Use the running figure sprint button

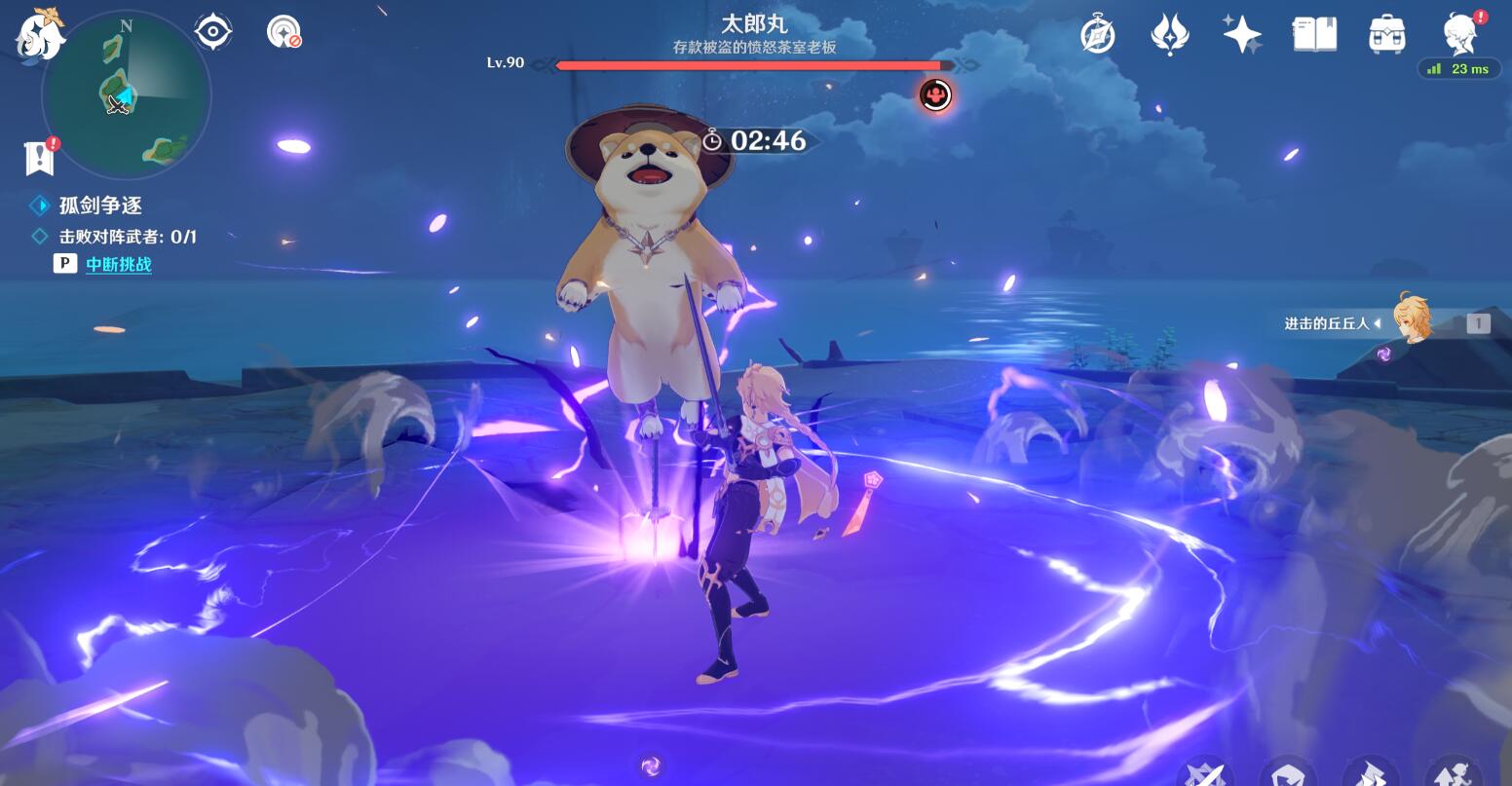point(1452,773)
